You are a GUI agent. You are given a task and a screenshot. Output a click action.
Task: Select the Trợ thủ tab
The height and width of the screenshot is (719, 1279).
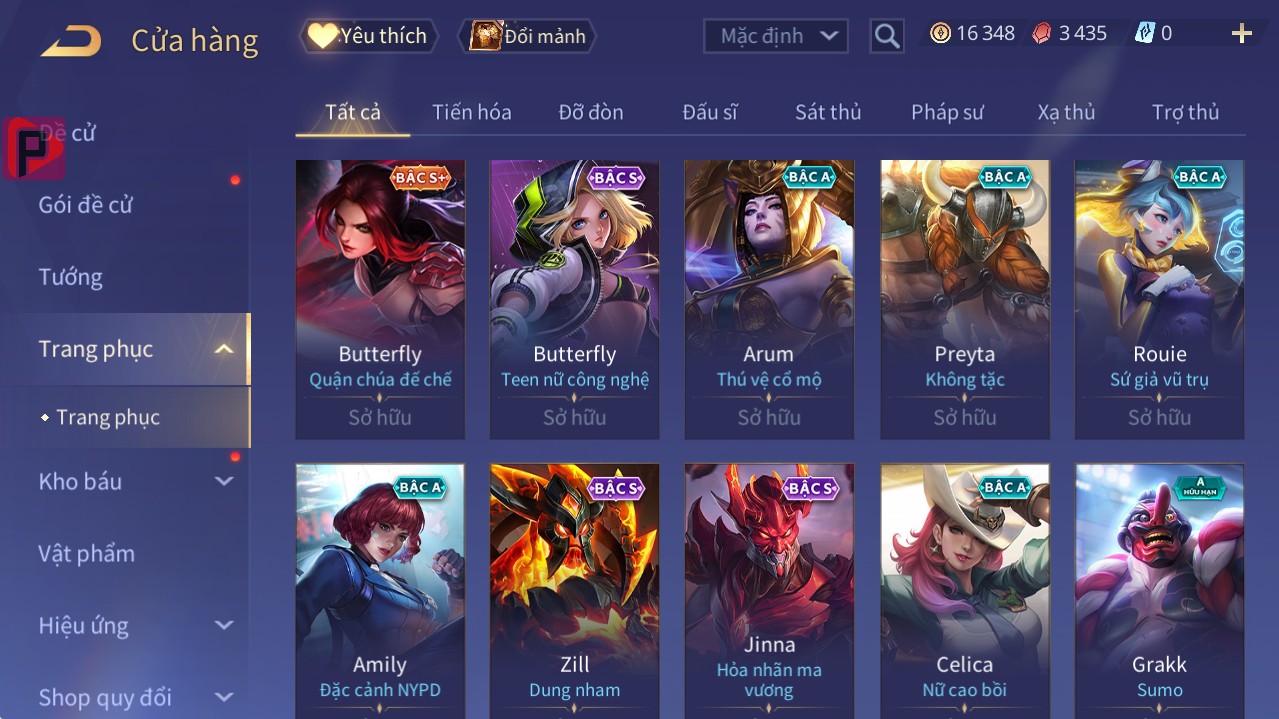(1185, 112)
